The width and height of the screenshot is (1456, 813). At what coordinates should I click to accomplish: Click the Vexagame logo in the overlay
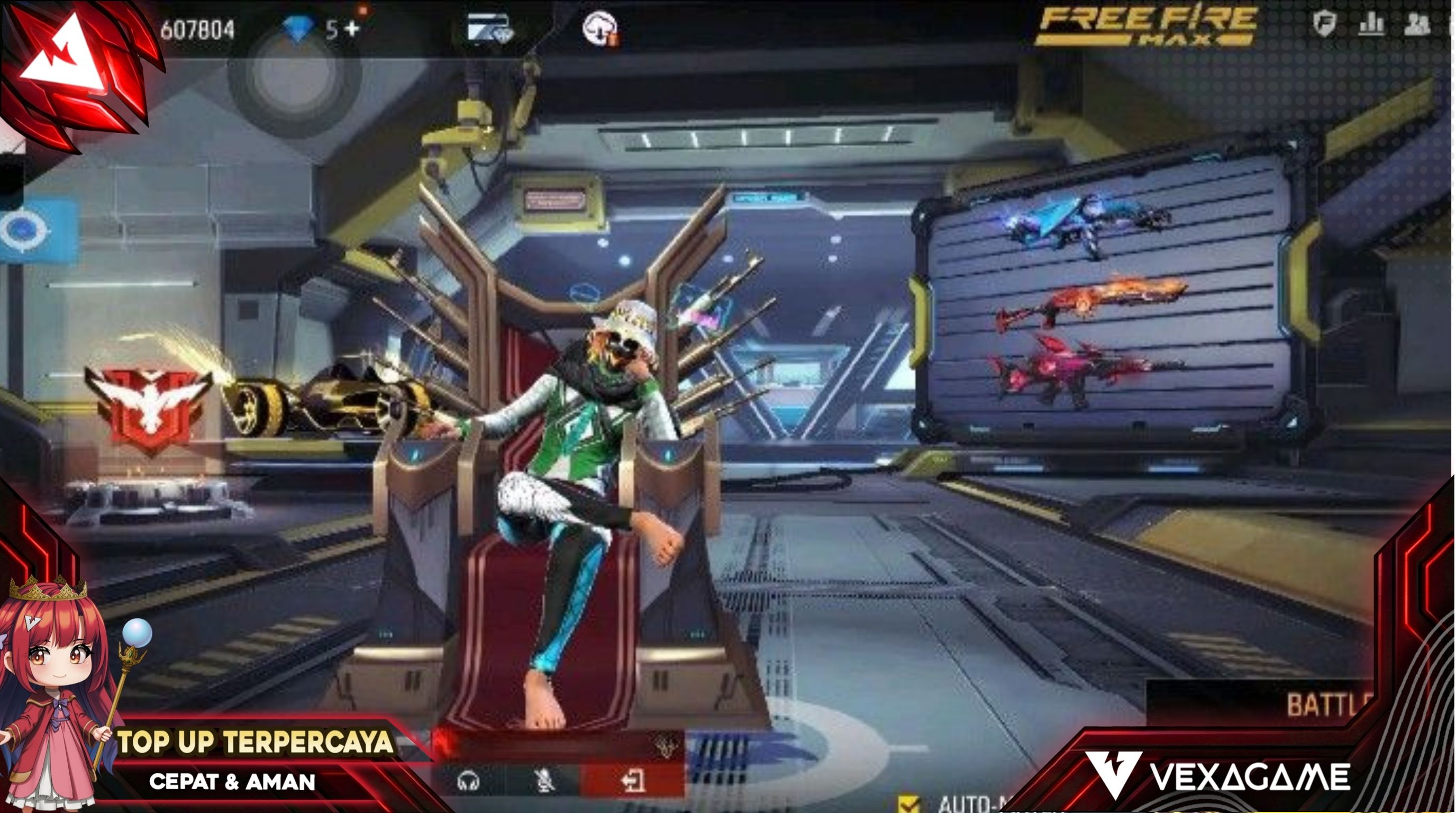click(1215, 776)
